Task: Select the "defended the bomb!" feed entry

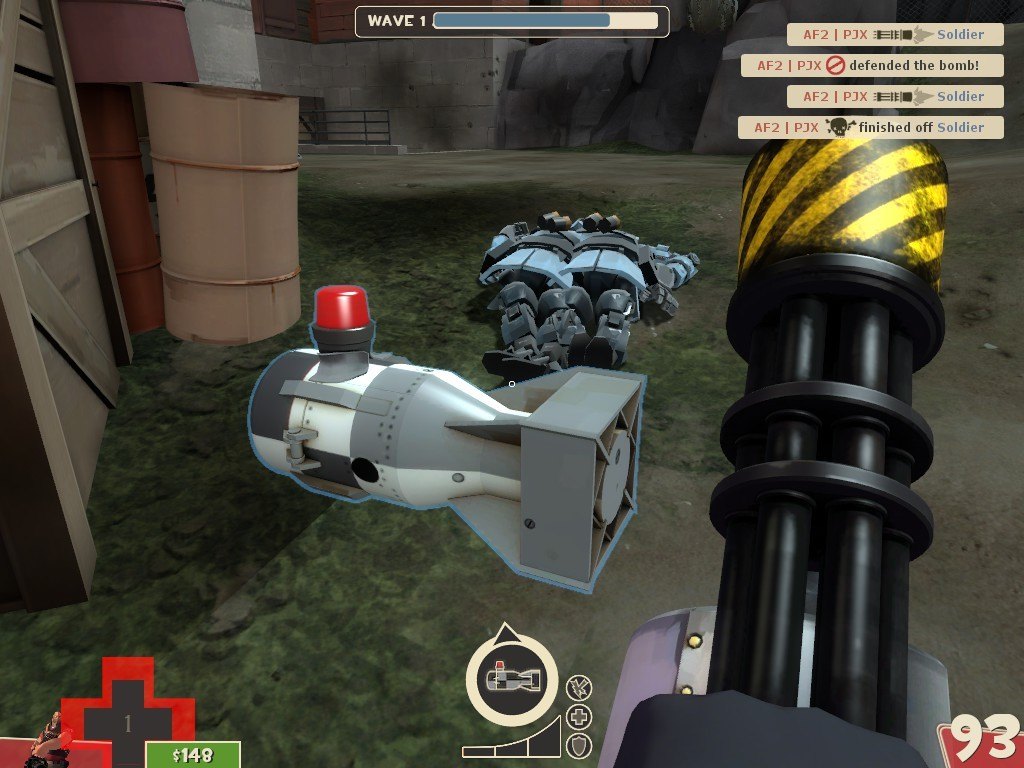Action: point(872,66)
